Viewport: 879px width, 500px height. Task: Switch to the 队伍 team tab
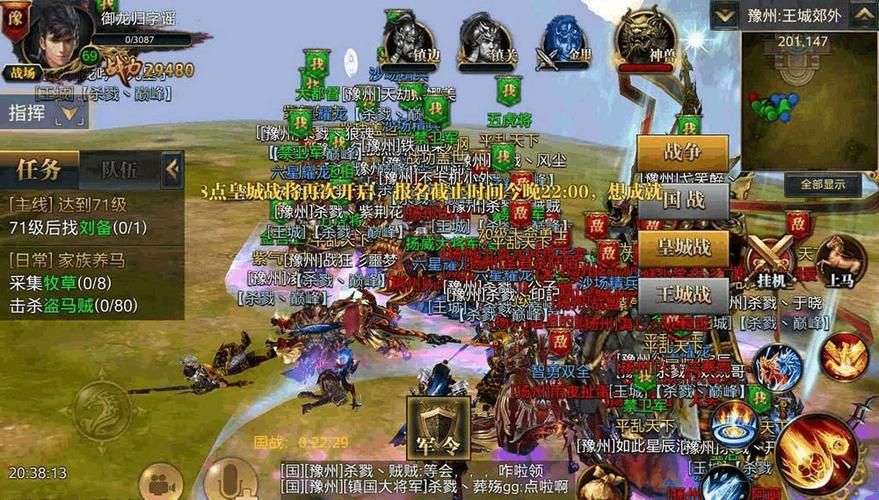(x=119, y=169)
